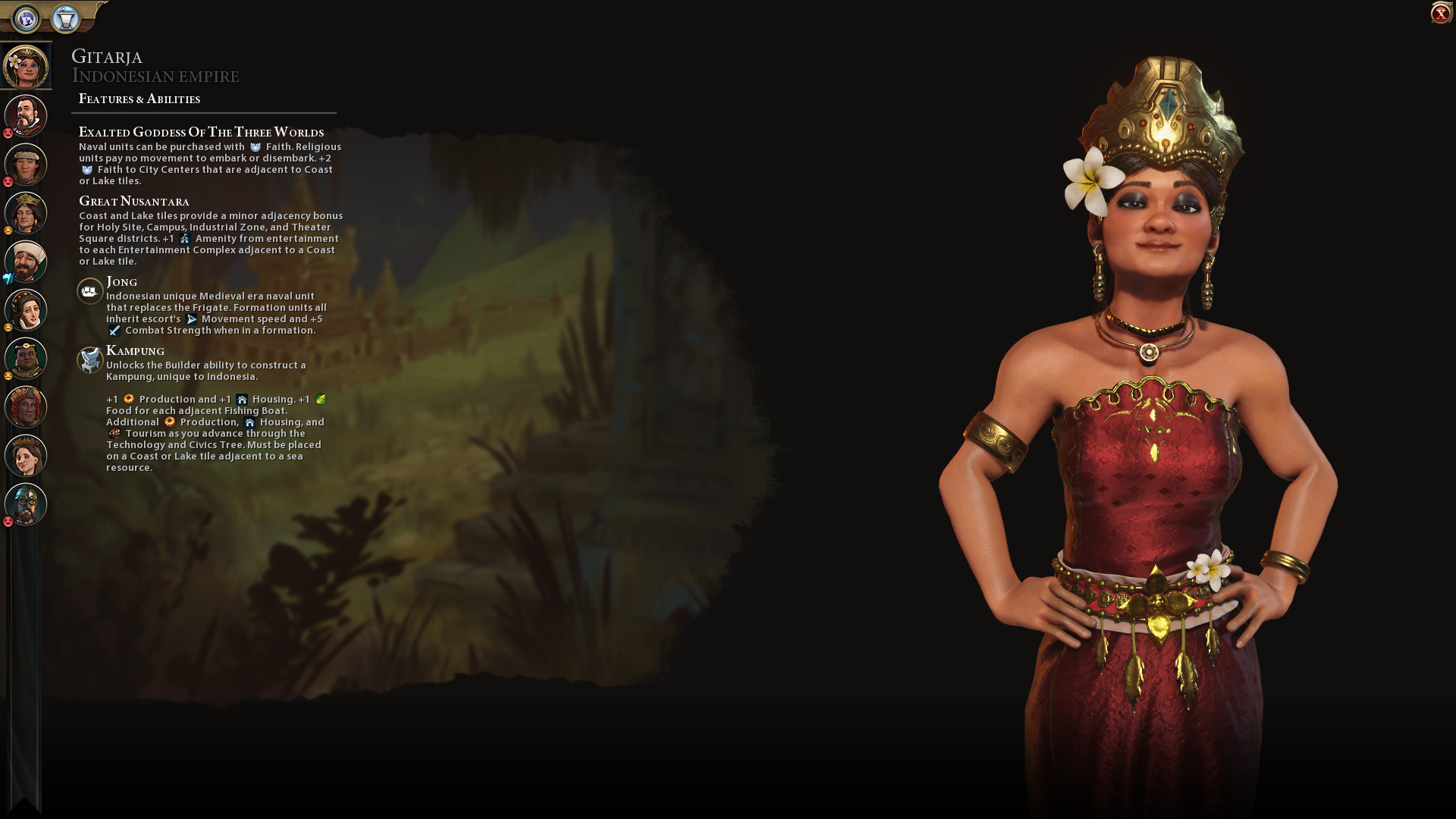View the bearded leader in the white turban
The width and height of the screenshot is (1456, 819).
[x=26, y=262]
